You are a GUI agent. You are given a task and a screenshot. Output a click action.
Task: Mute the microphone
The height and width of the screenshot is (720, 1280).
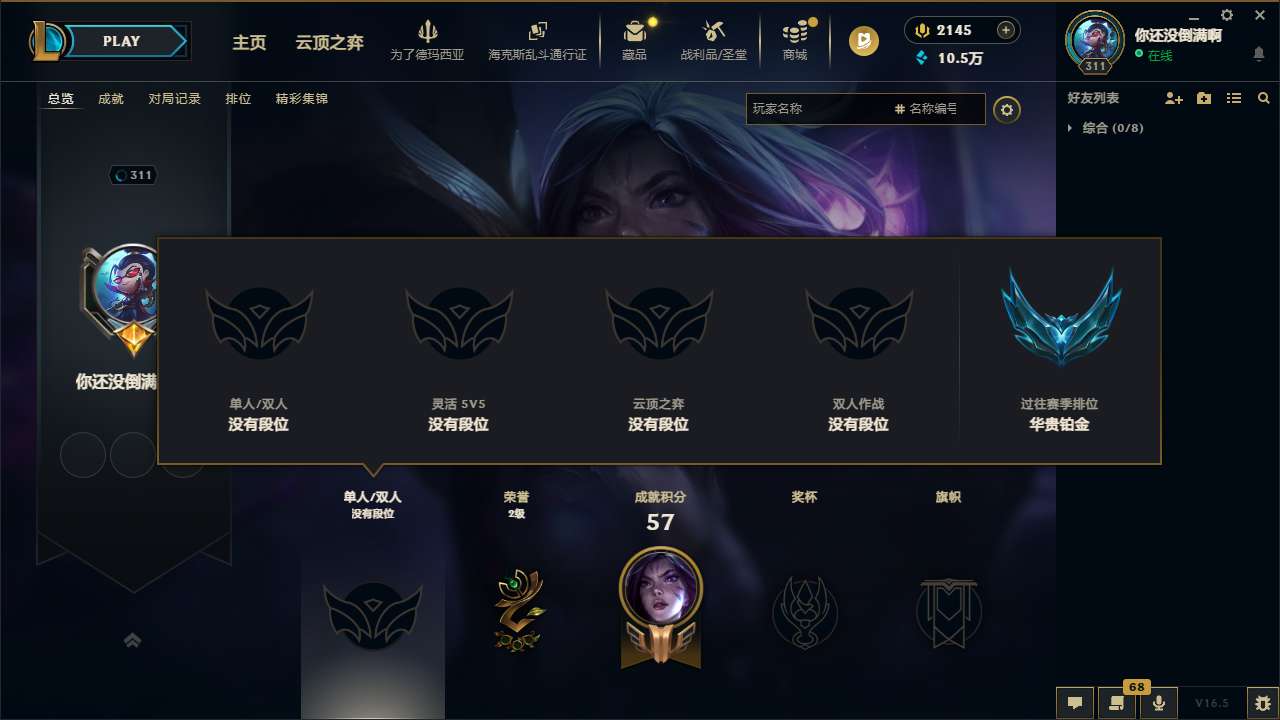[1159, 703]
